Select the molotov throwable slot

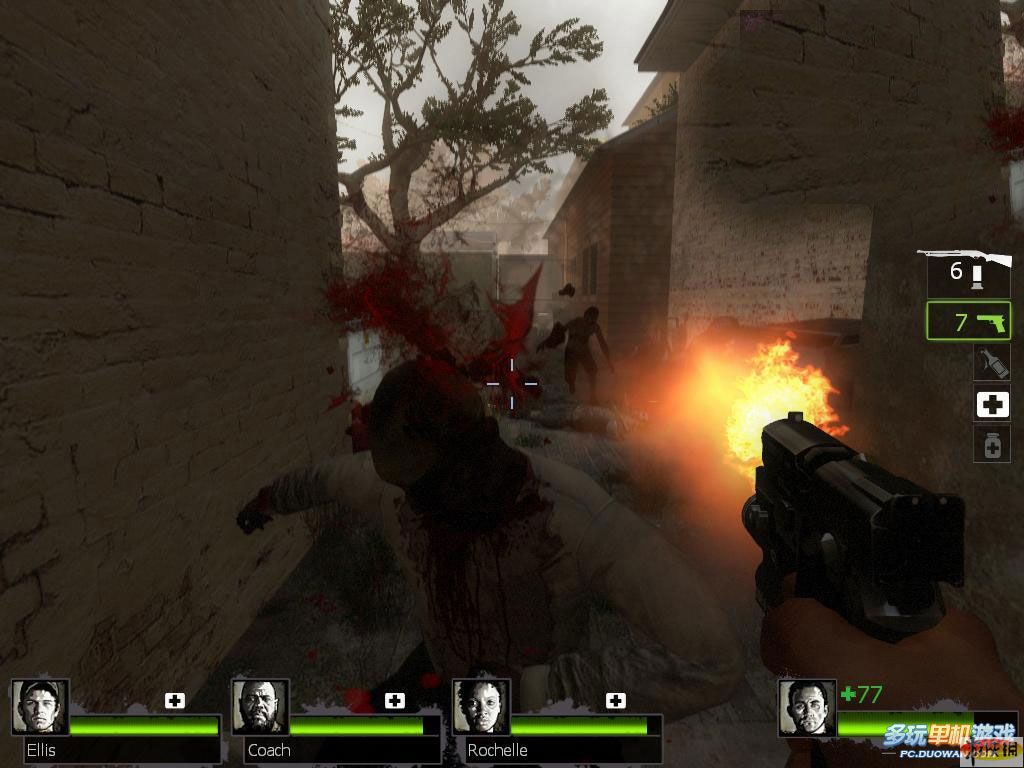pyautogui.click(x=992, y=362)
